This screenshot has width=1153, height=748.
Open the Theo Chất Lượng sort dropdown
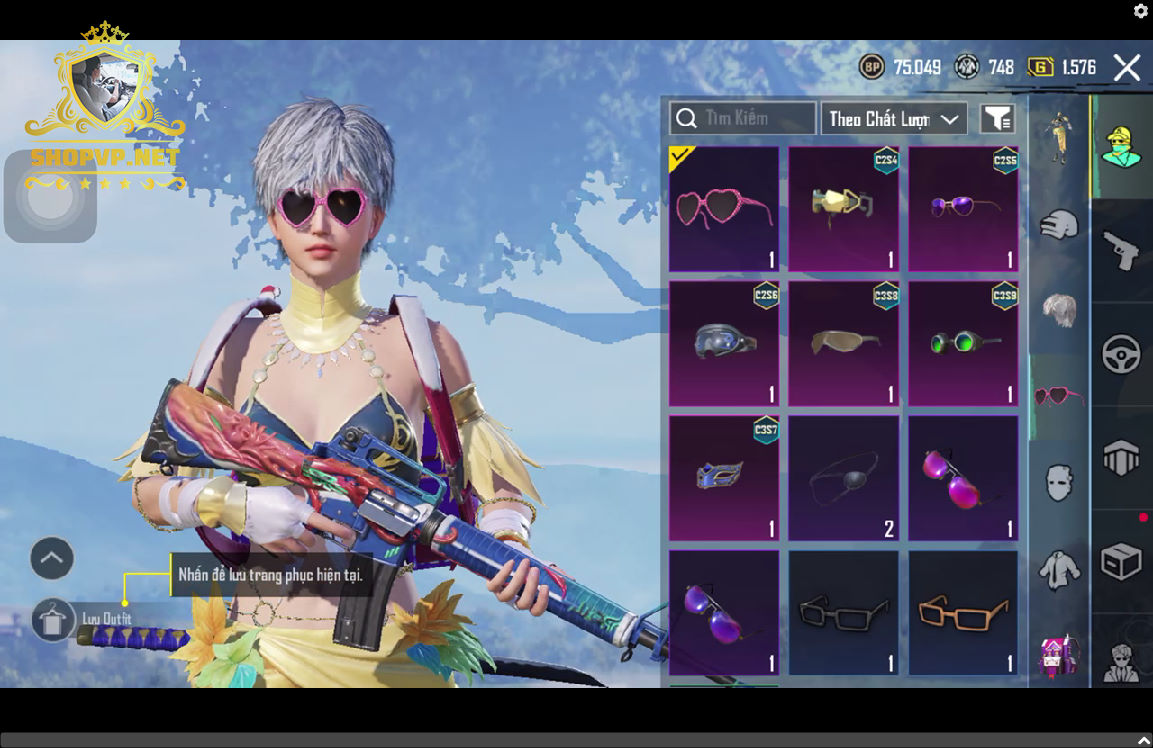coord(893,119)
